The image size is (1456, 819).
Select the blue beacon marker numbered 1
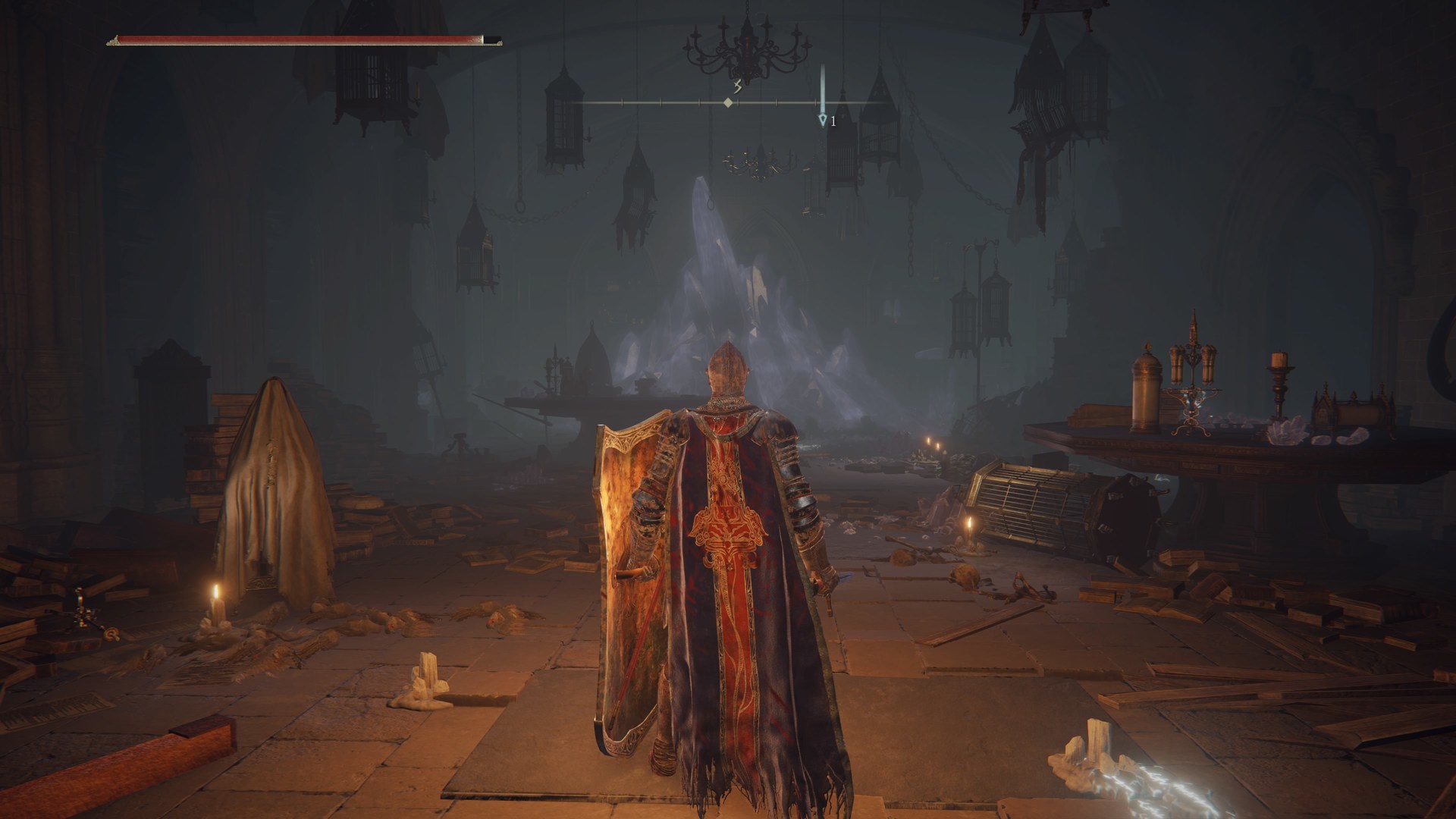tap(822, 120)
